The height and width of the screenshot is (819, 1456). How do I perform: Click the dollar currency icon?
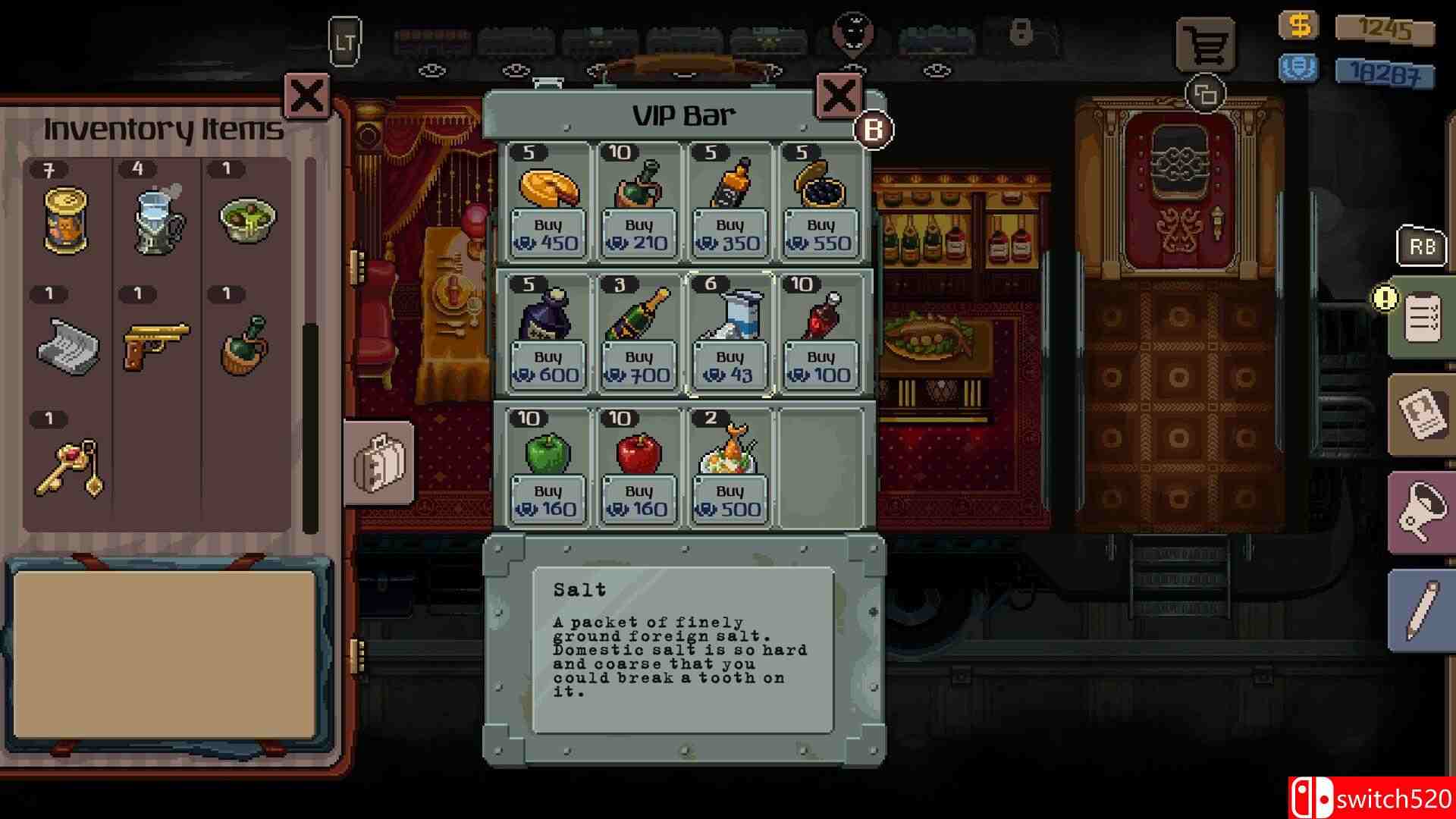pos(1298,25)
